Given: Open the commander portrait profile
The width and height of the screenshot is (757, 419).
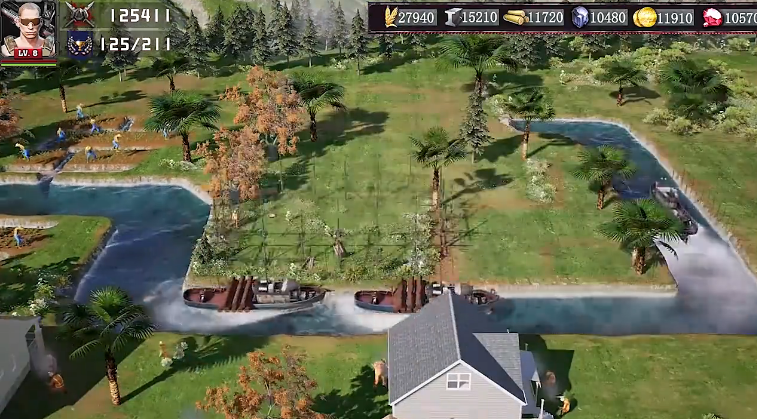Looking at the screenshot, I should [x=28, y=30].
